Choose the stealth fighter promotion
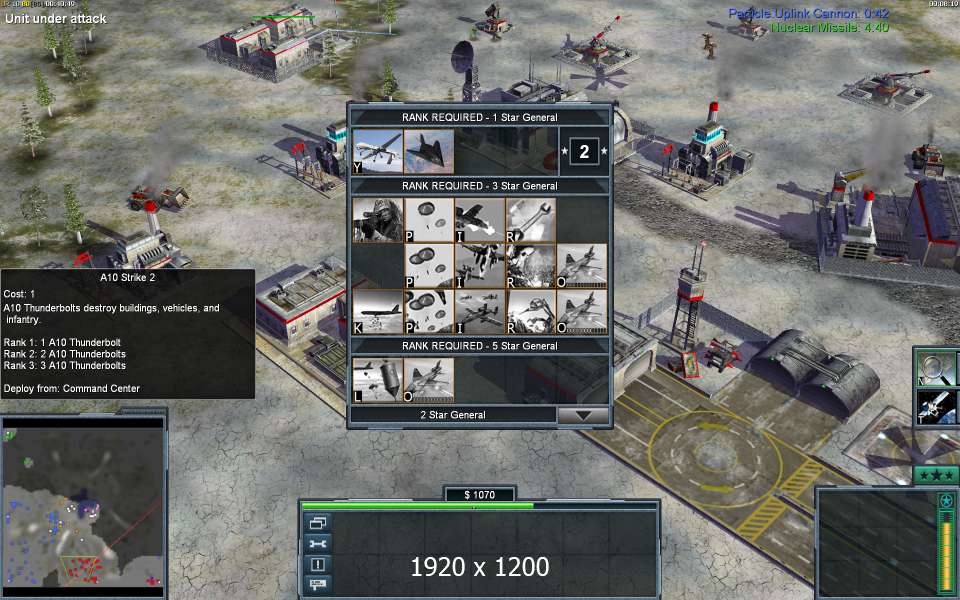 [x=429, y=151]
